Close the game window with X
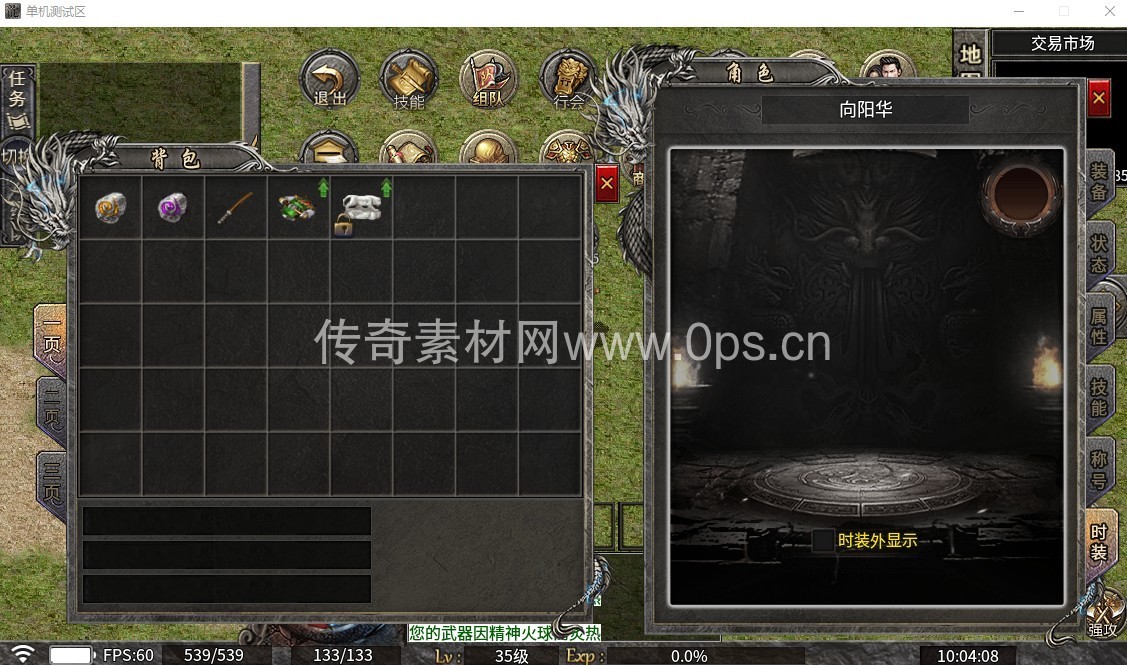Image resolution: width=1127 pixels, height=665 pixels. [1109, 12]
